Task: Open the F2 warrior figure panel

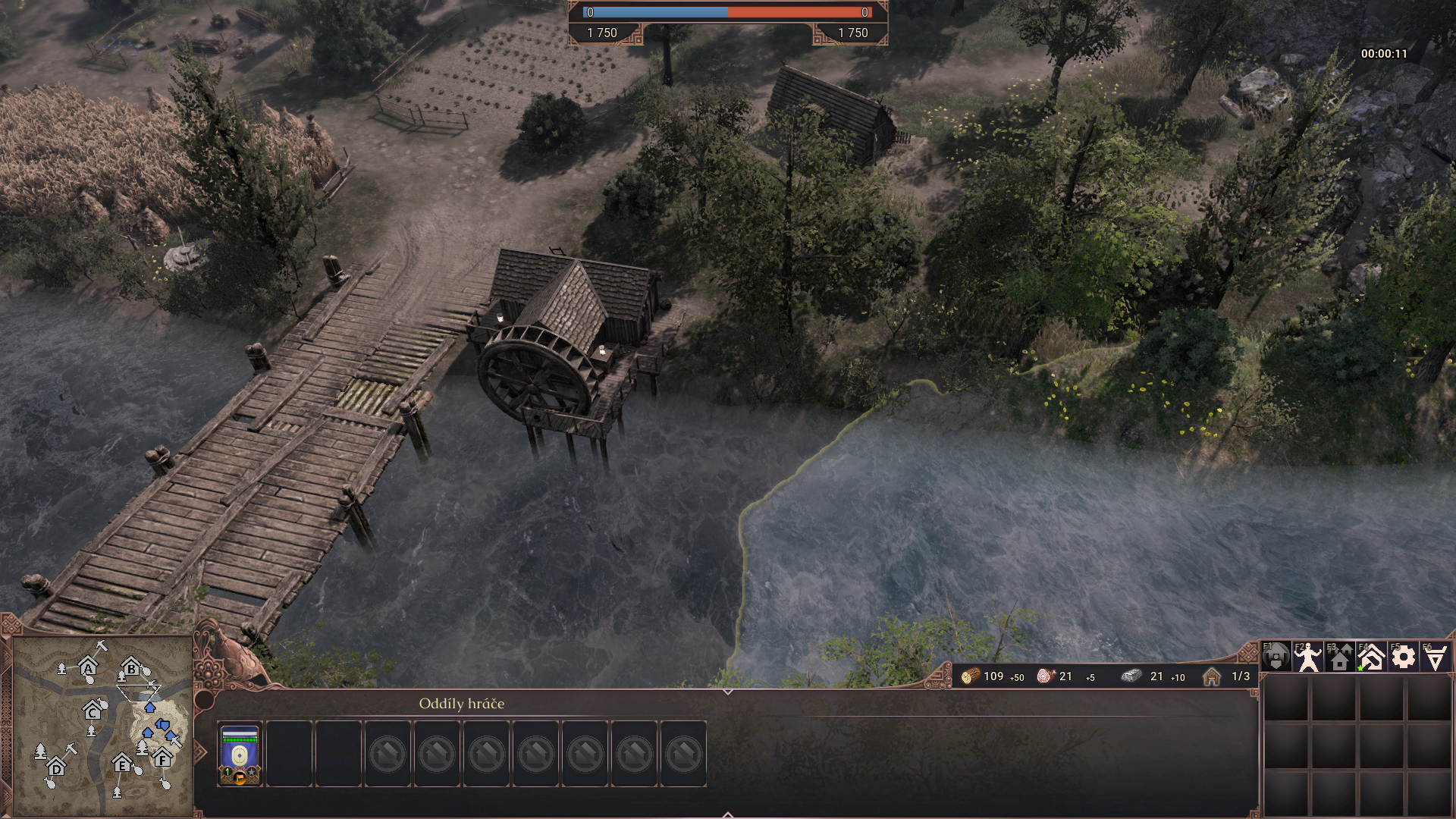Action: pos(1307,657)
